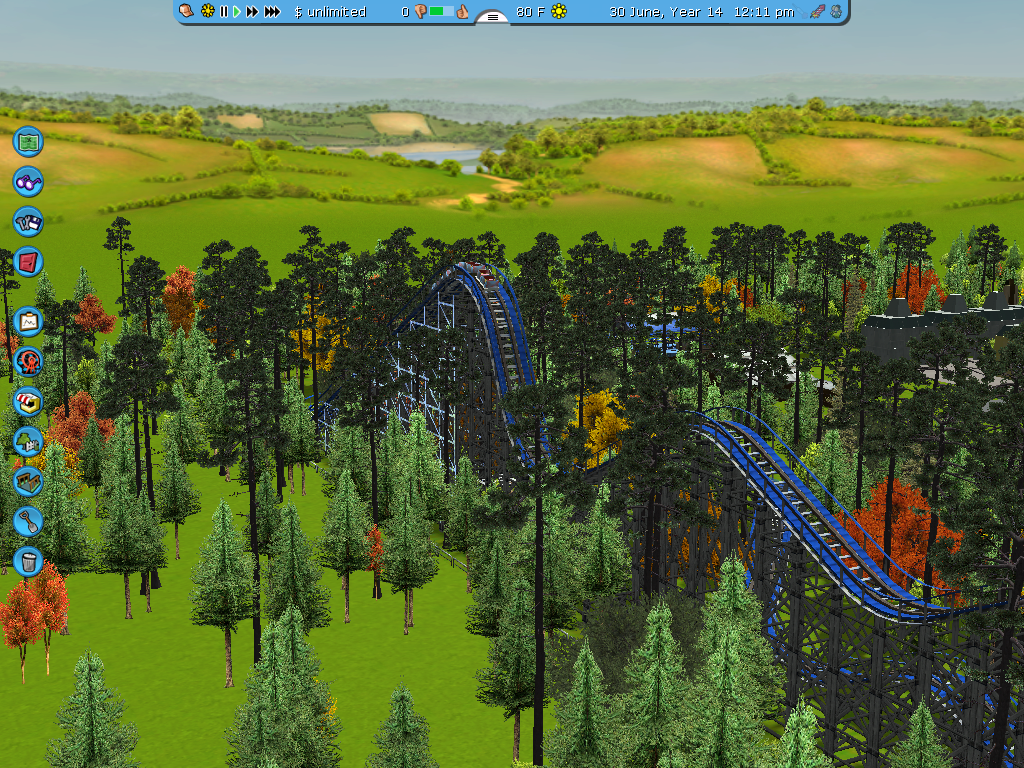
Task: Set game speed to triple fast-forward
Action: (272, 12)
